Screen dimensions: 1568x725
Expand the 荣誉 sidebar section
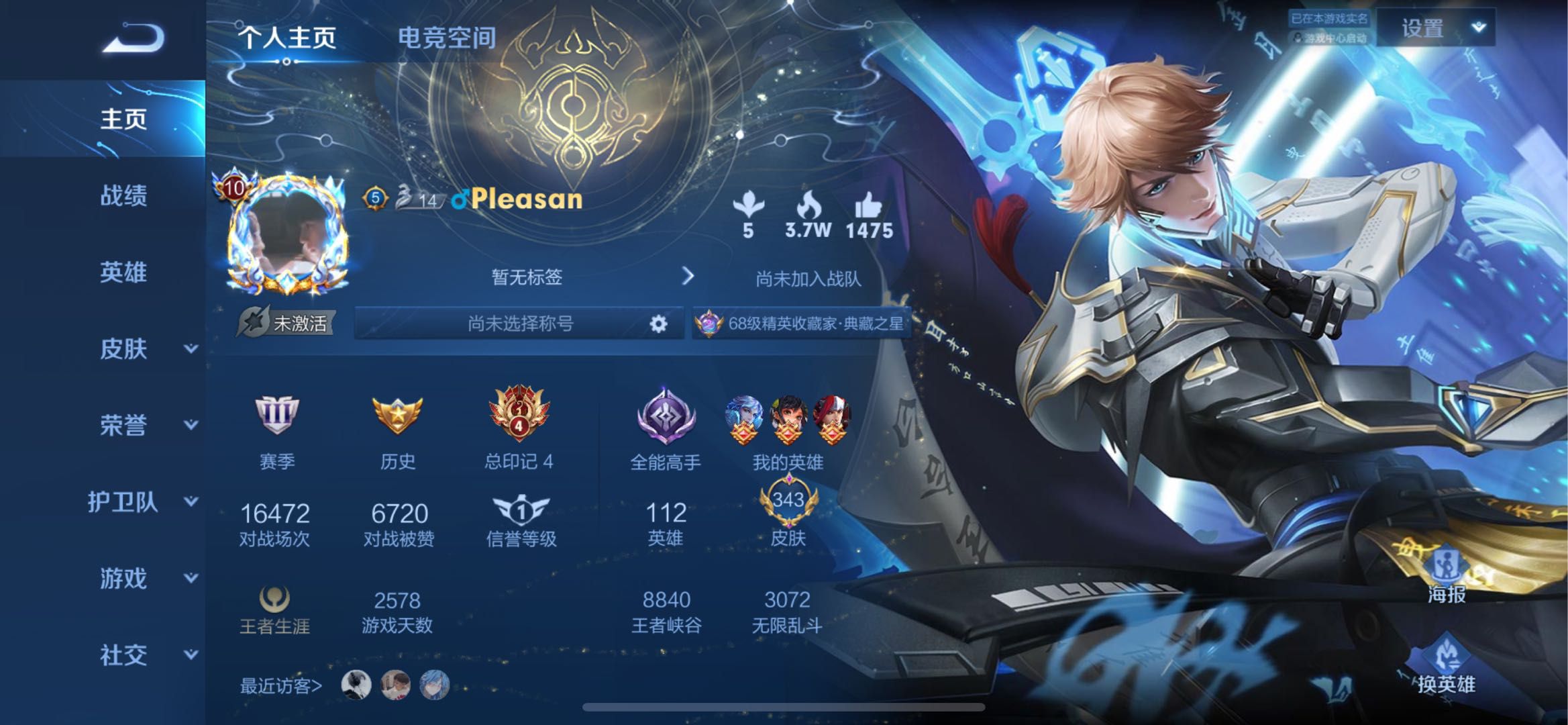[125, 426]
